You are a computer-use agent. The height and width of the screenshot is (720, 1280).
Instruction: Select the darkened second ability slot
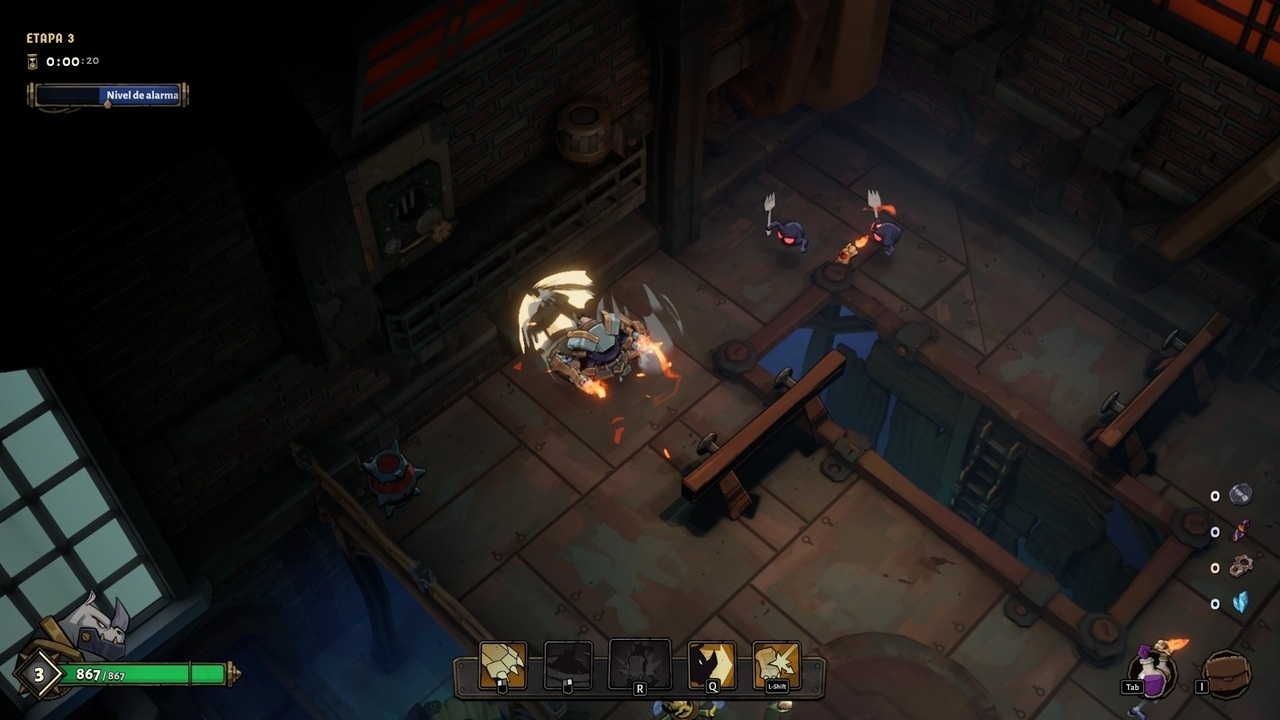(x=568, y=664)
